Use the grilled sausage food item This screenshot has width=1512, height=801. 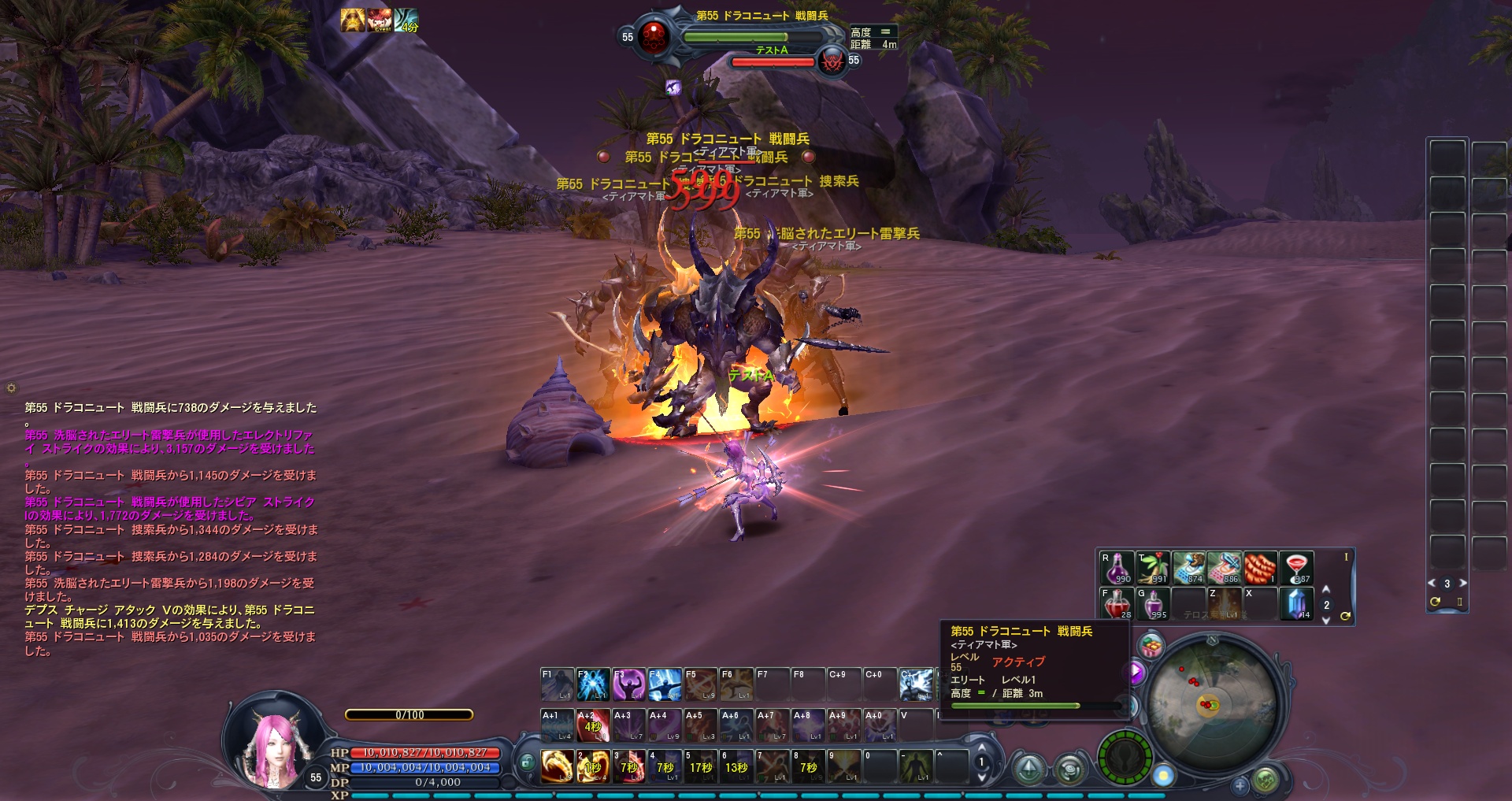[x=1260, y=568]
